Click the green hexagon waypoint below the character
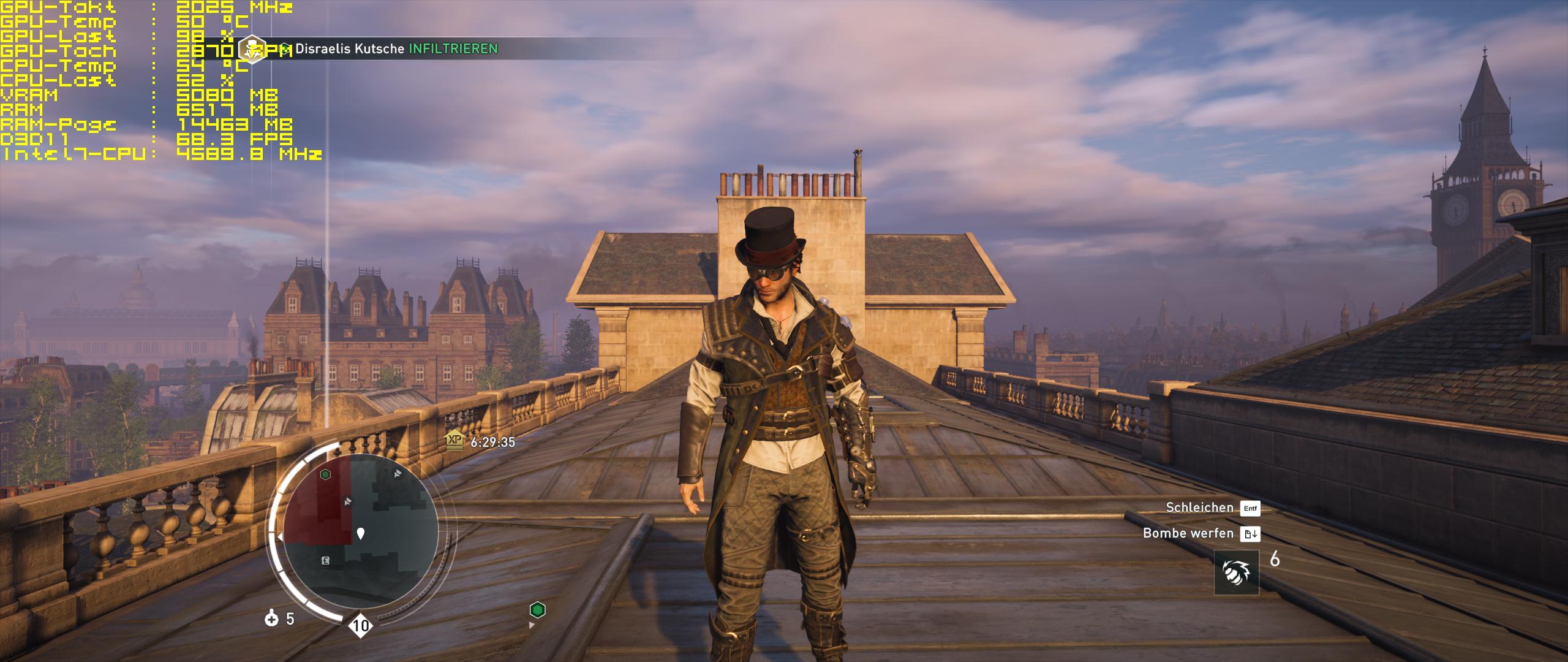The height and width of the screenshot is (662, 1568). [537, 610]
